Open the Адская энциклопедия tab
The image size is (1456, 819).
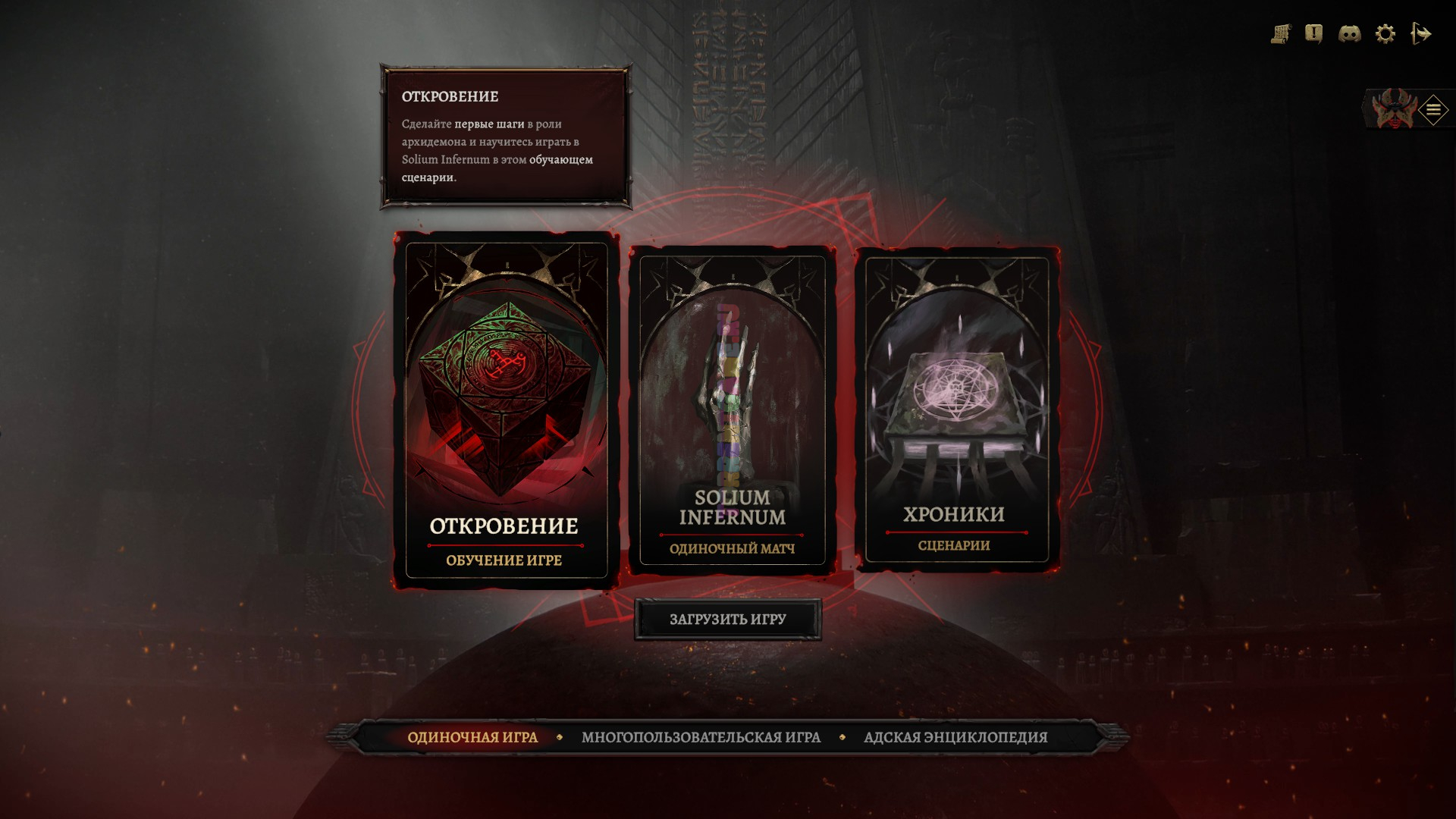pos(955,737)
